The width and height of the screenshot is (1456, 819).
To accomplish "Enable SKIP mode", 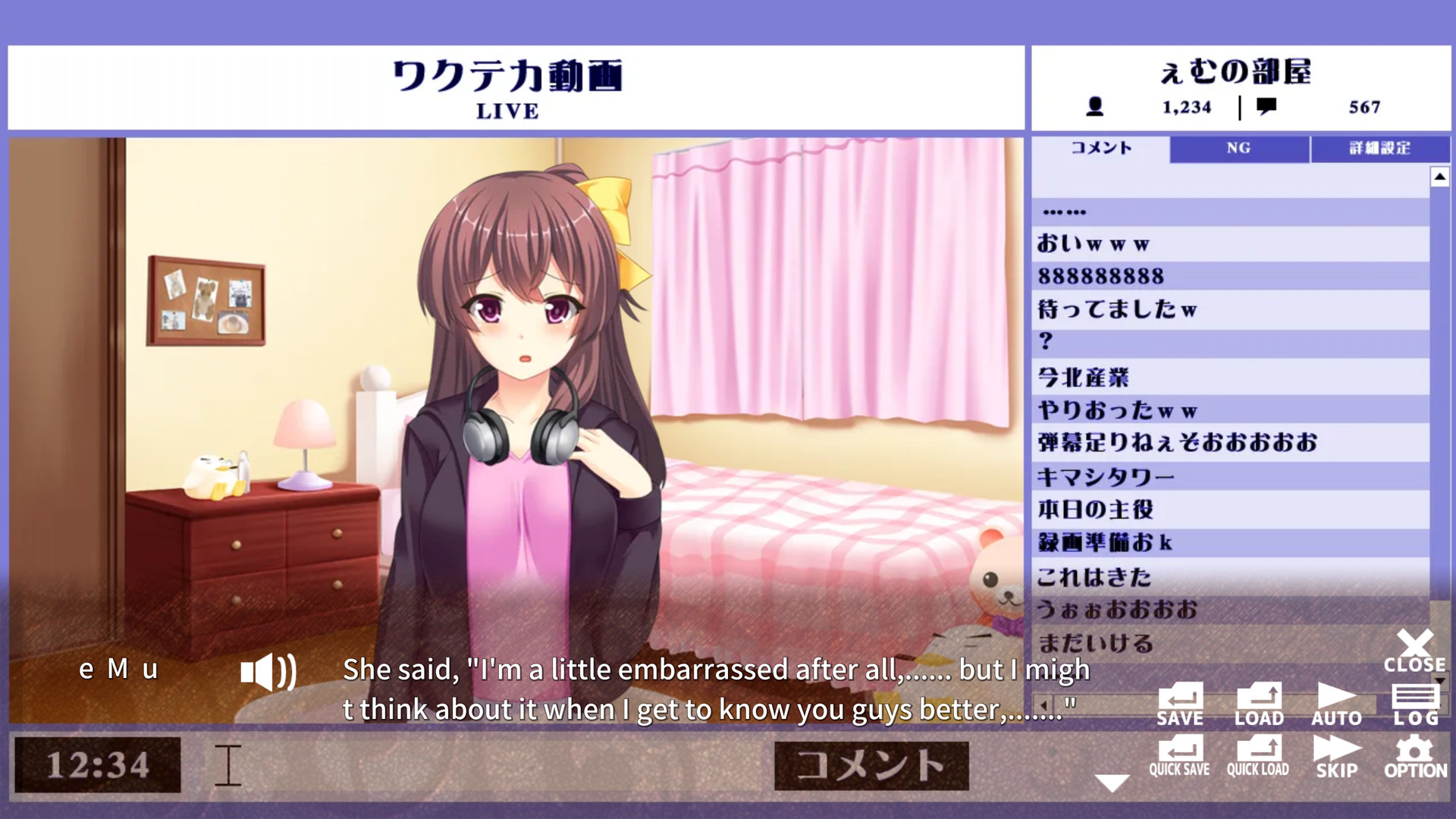I will coord(1336,755).
